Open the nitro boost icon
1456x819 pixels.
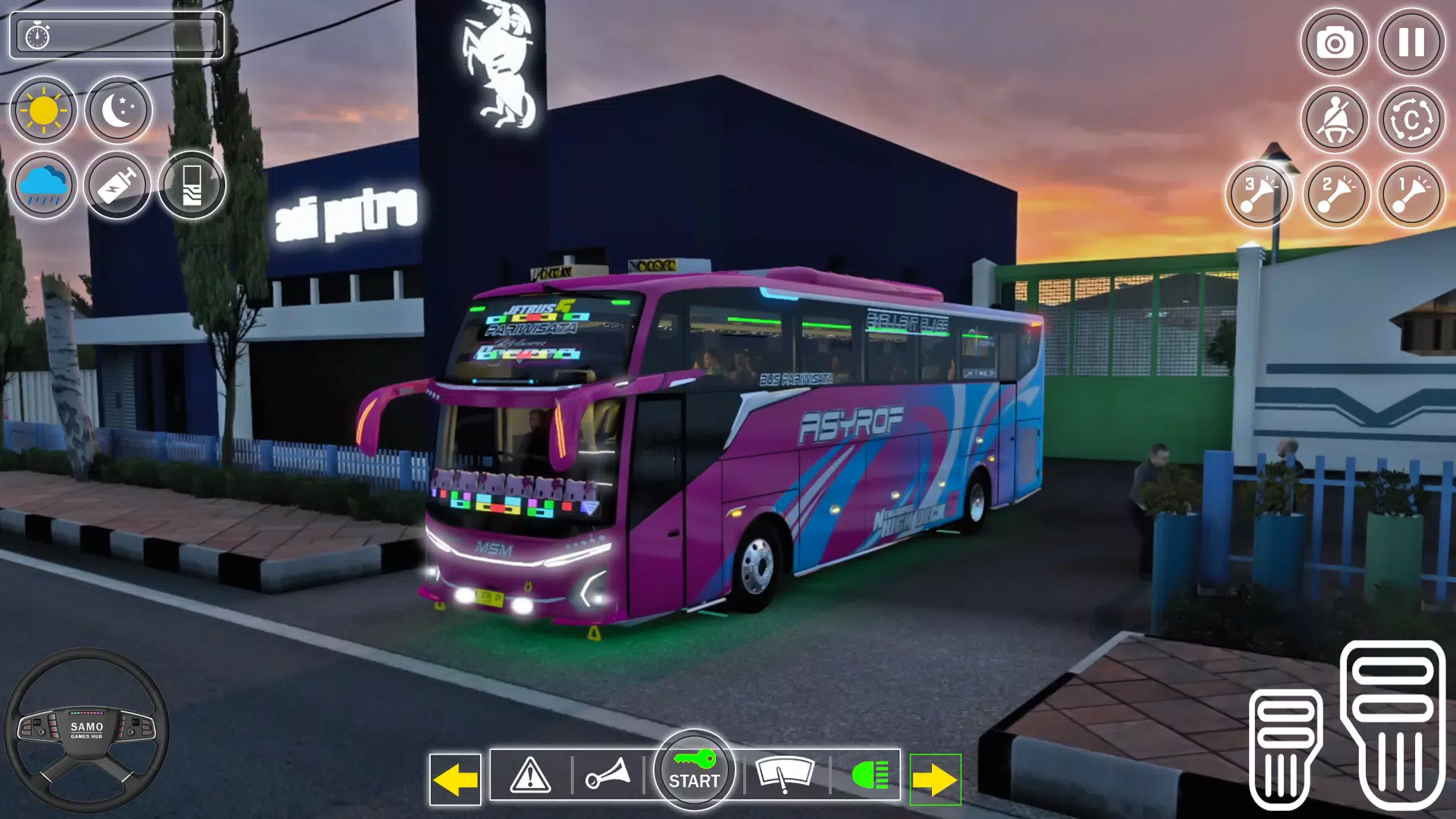click(x=118, y=184)
